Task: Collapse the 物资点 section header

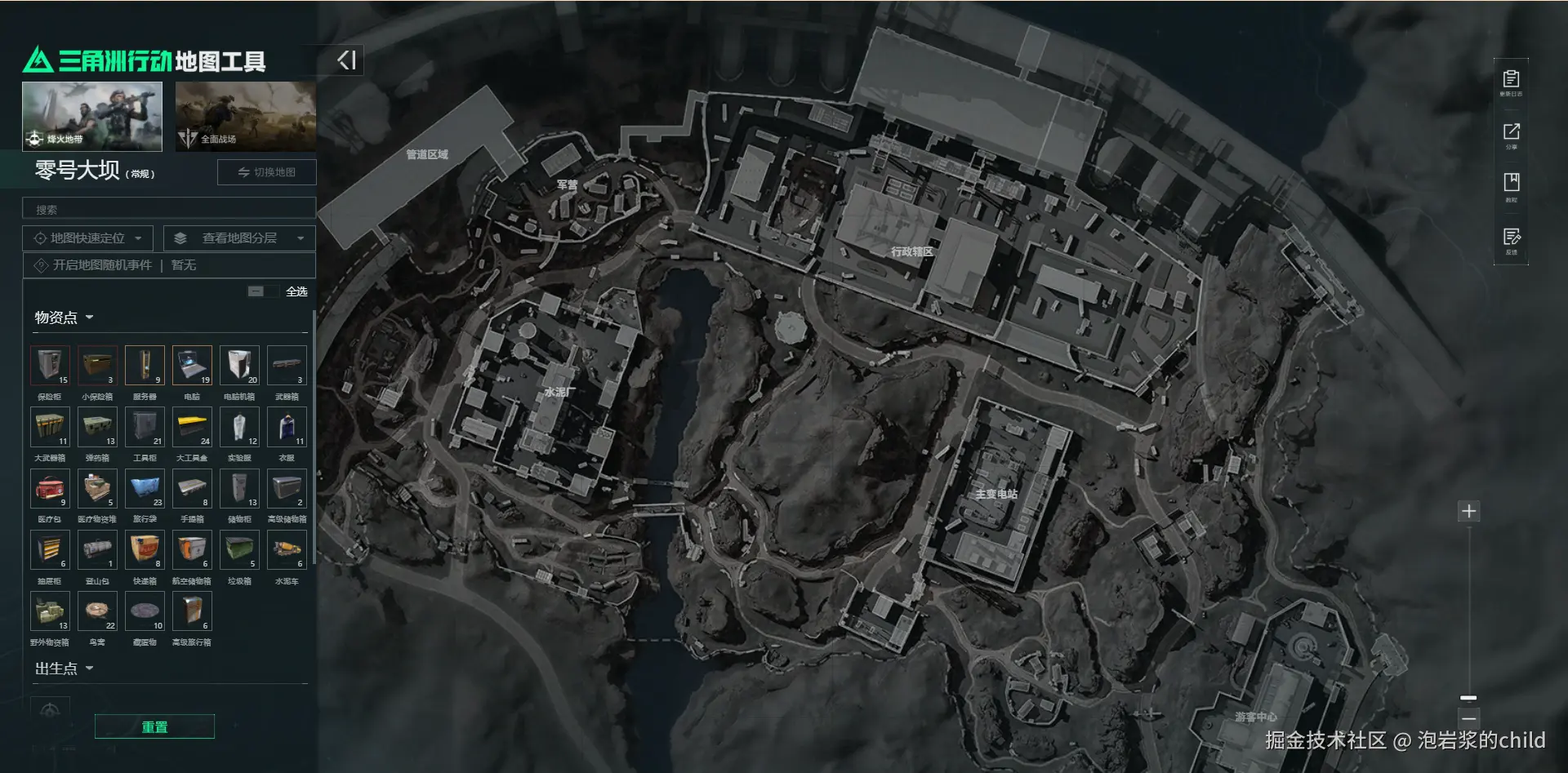Action: coord(64,318)
